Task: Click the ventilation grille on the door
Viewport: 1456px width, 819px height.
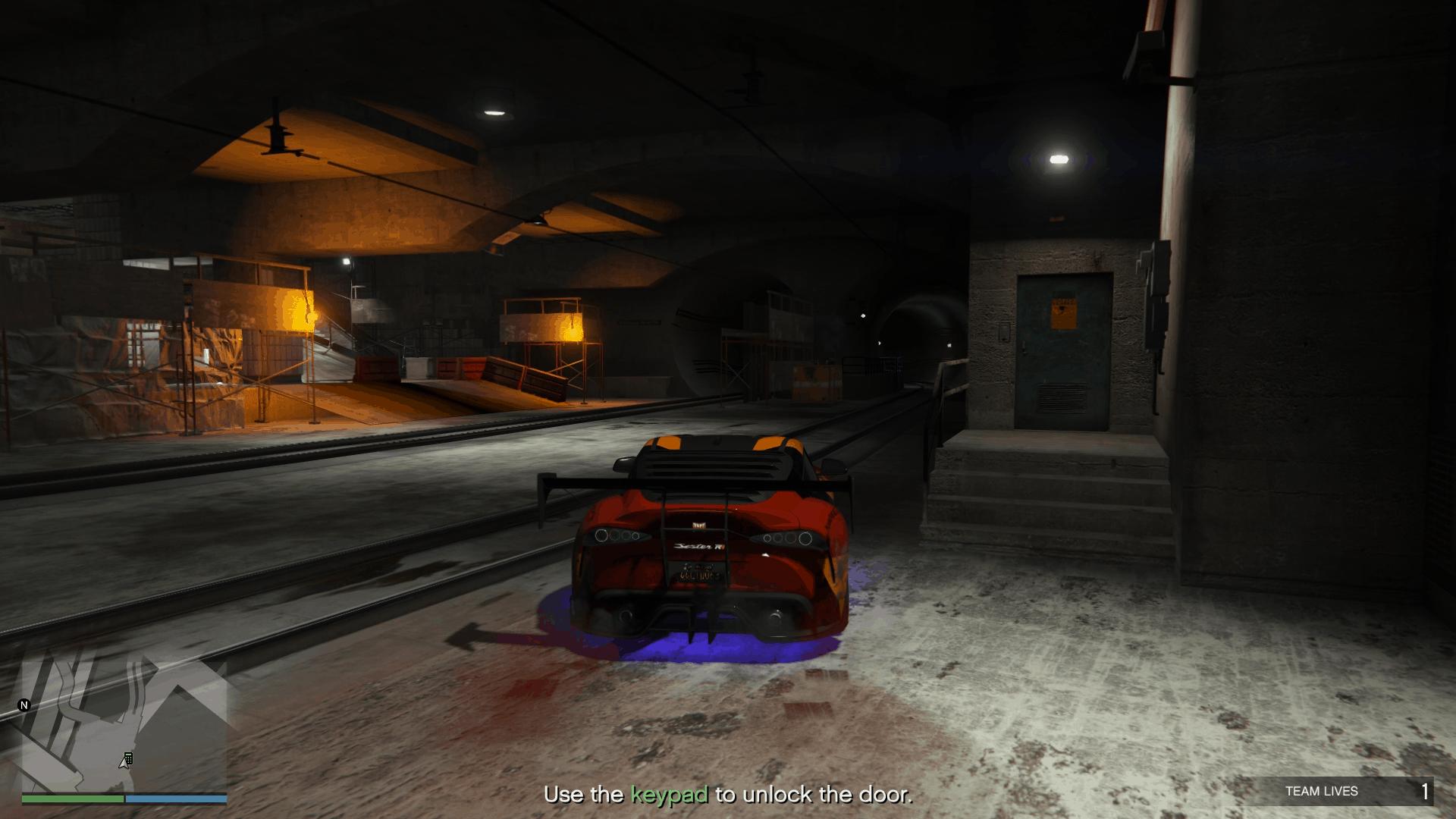Action: 1062,397
